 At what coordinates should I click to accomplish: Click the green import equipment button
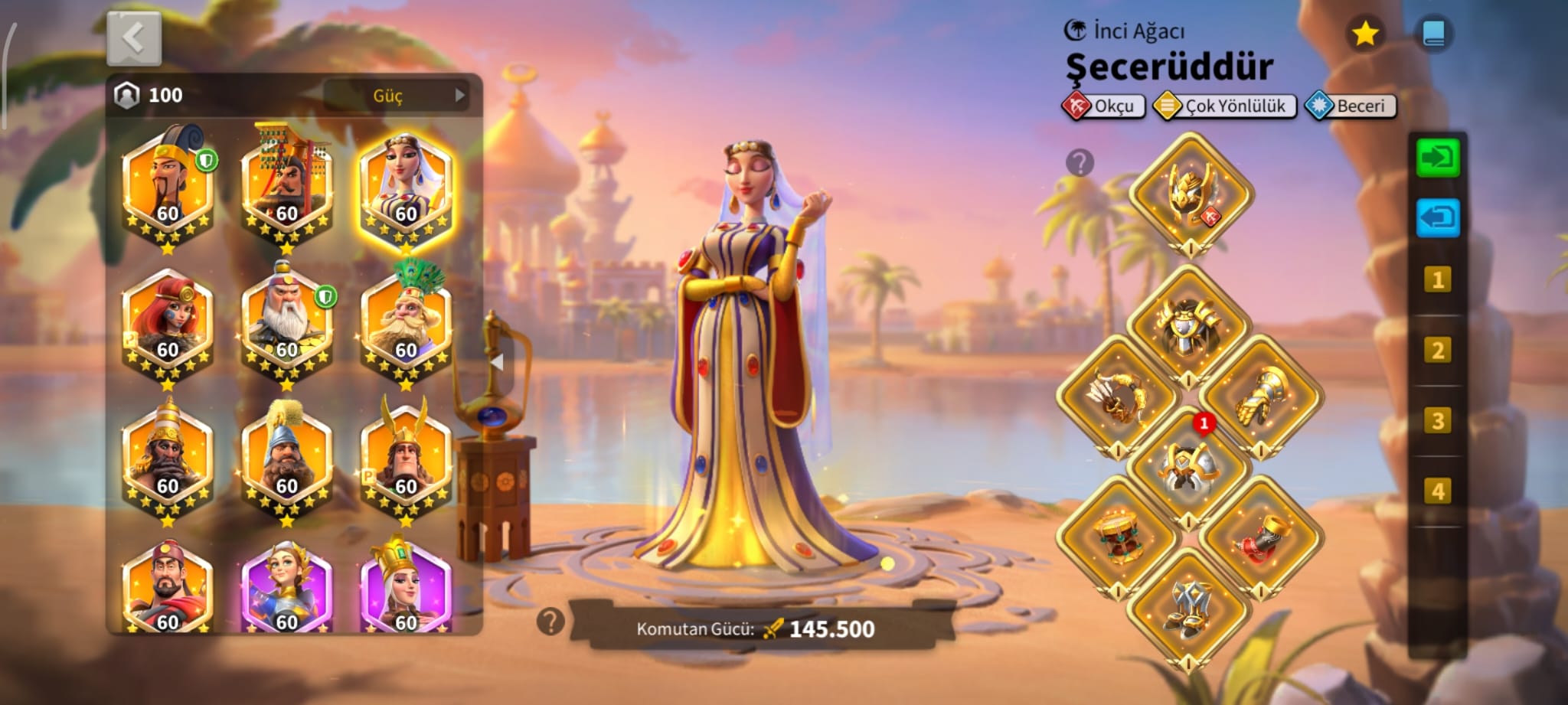[1437, 158]
